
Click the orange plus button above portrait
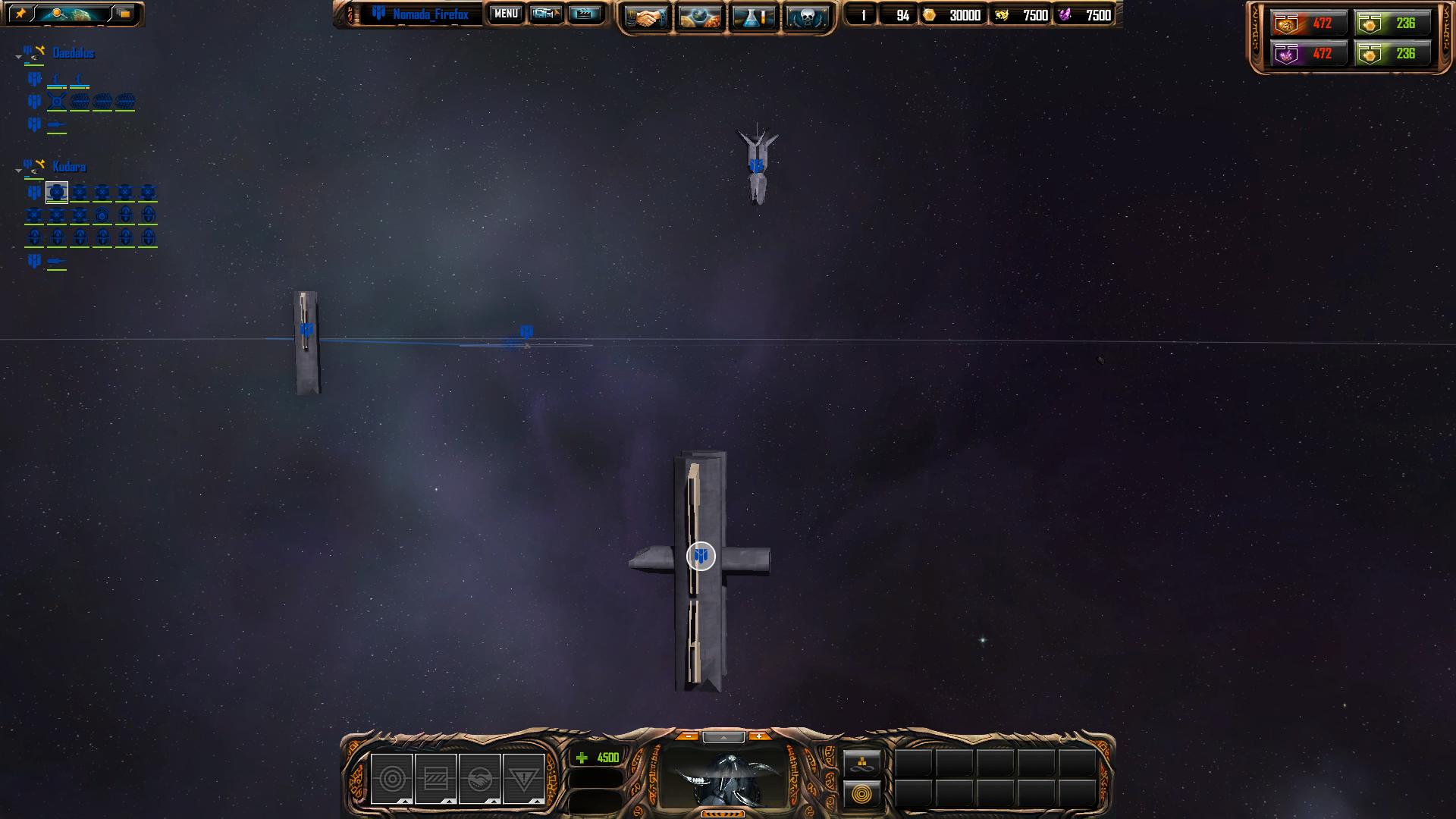758,736
